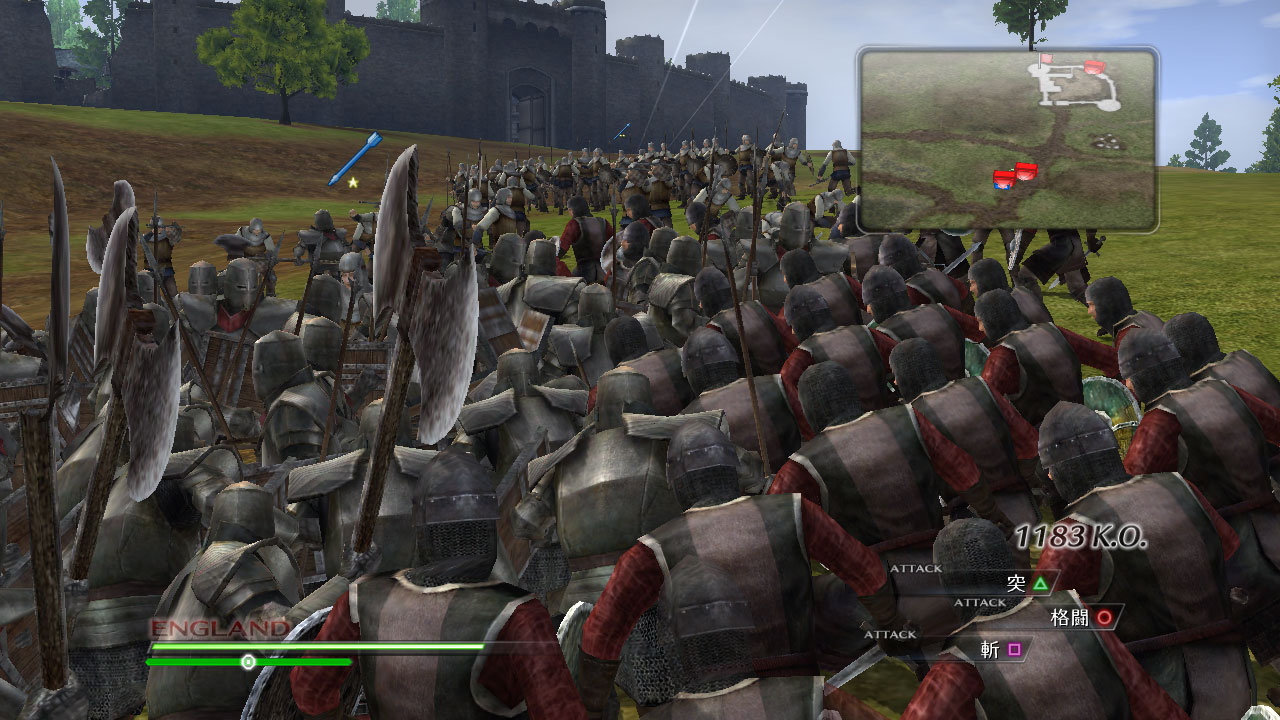Click the rock formation icon on the minimap
Screen dimensions: 1280x720
pyautogui.click(x=1108, y=141)
